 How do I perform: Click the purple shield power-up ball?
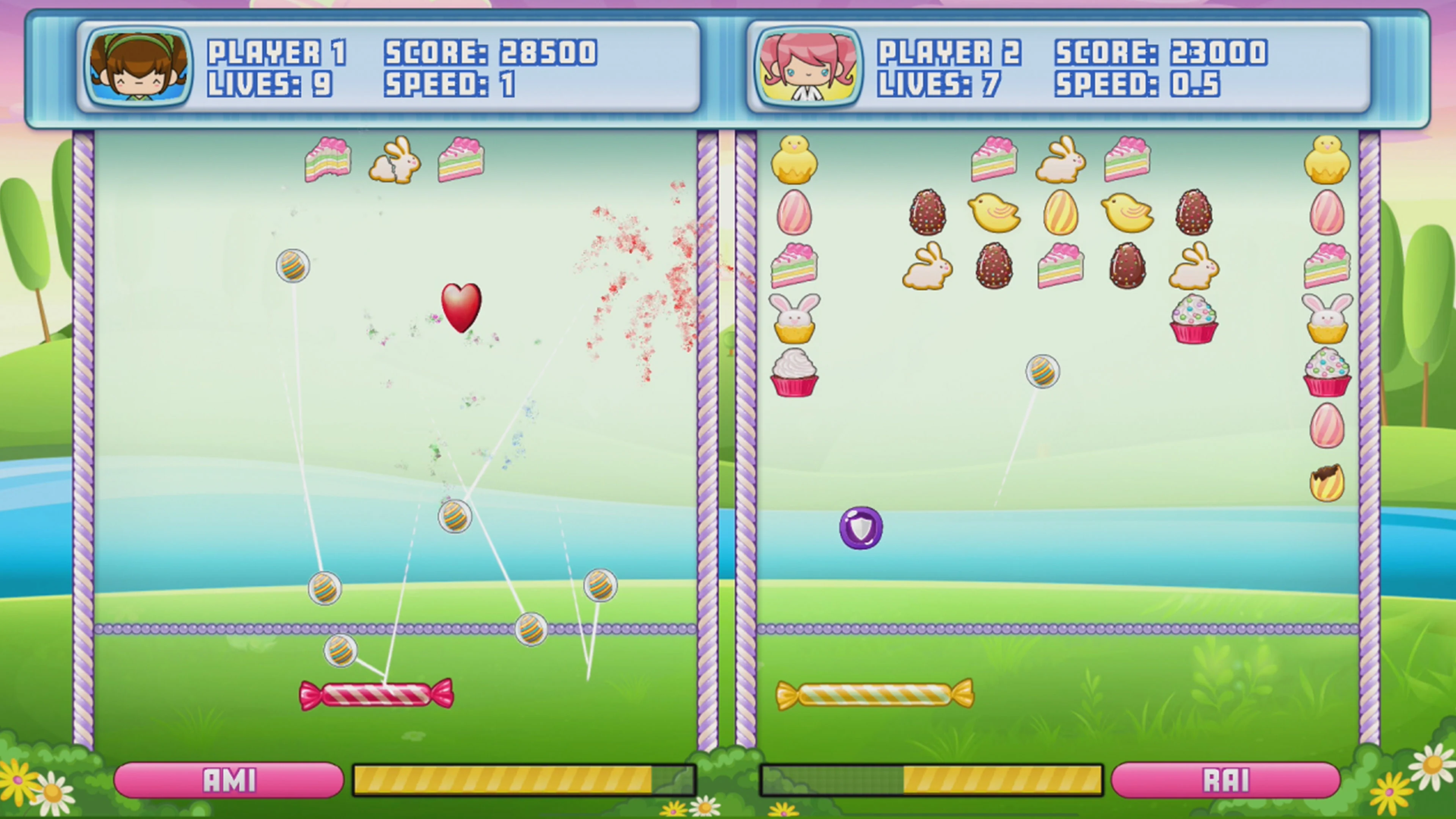(861, 527)
